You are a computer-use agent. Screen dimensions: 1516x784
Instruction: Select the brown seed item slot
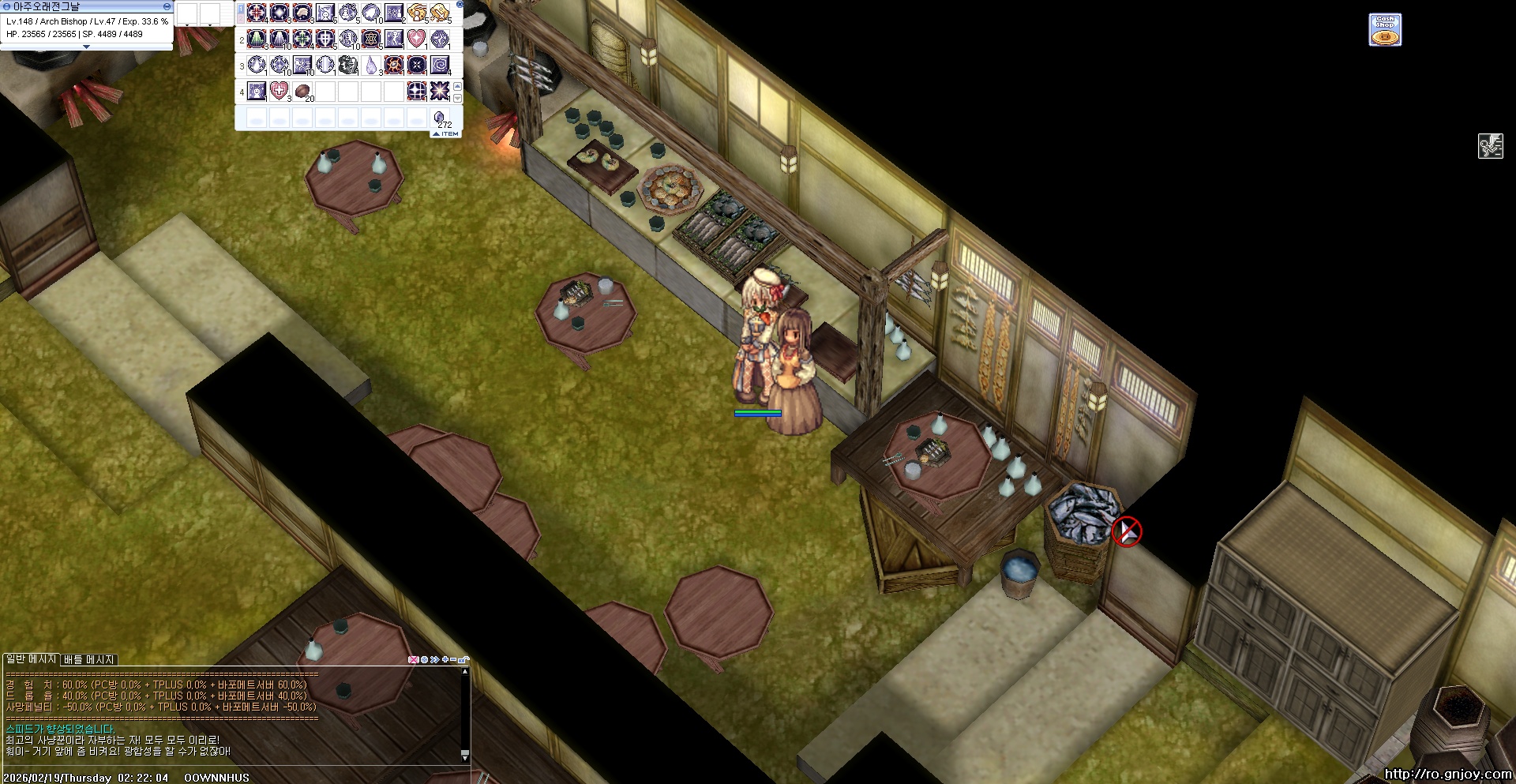[302, 92]
